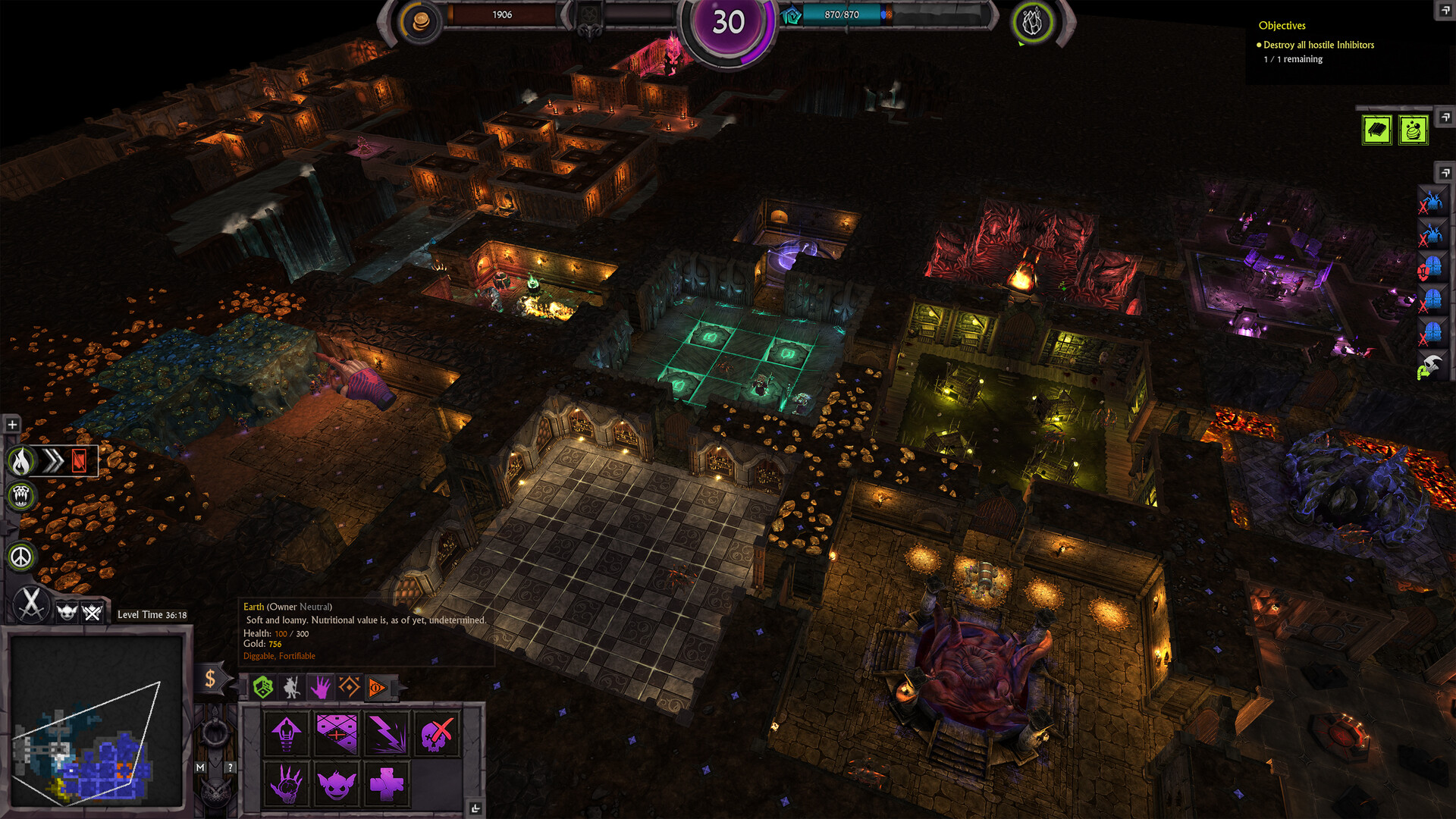The image size is (1456, 819).
Task: Select the flame icon on left panel
Action: [22, 460]
